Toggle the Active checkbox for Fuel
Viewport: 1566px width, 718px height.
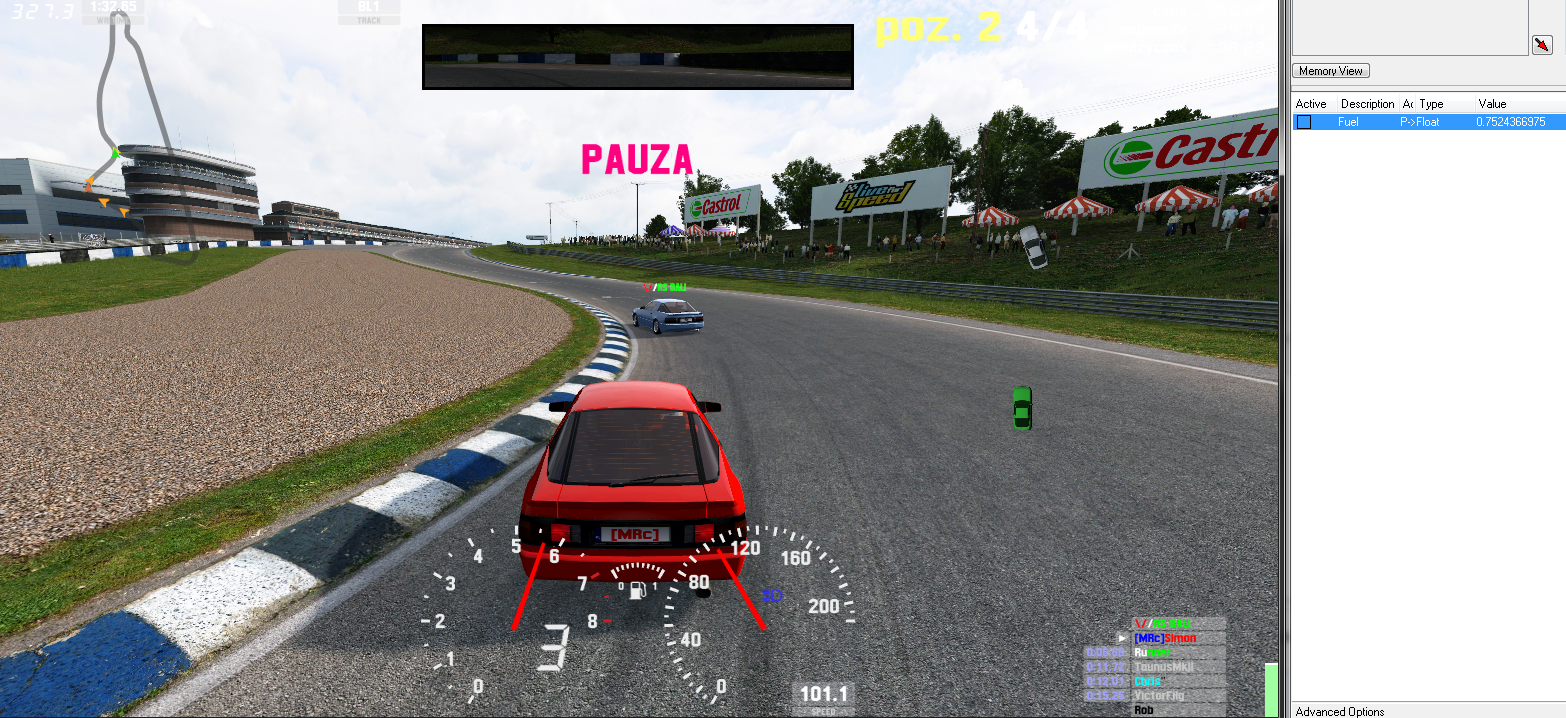[x=1304, y=122]
